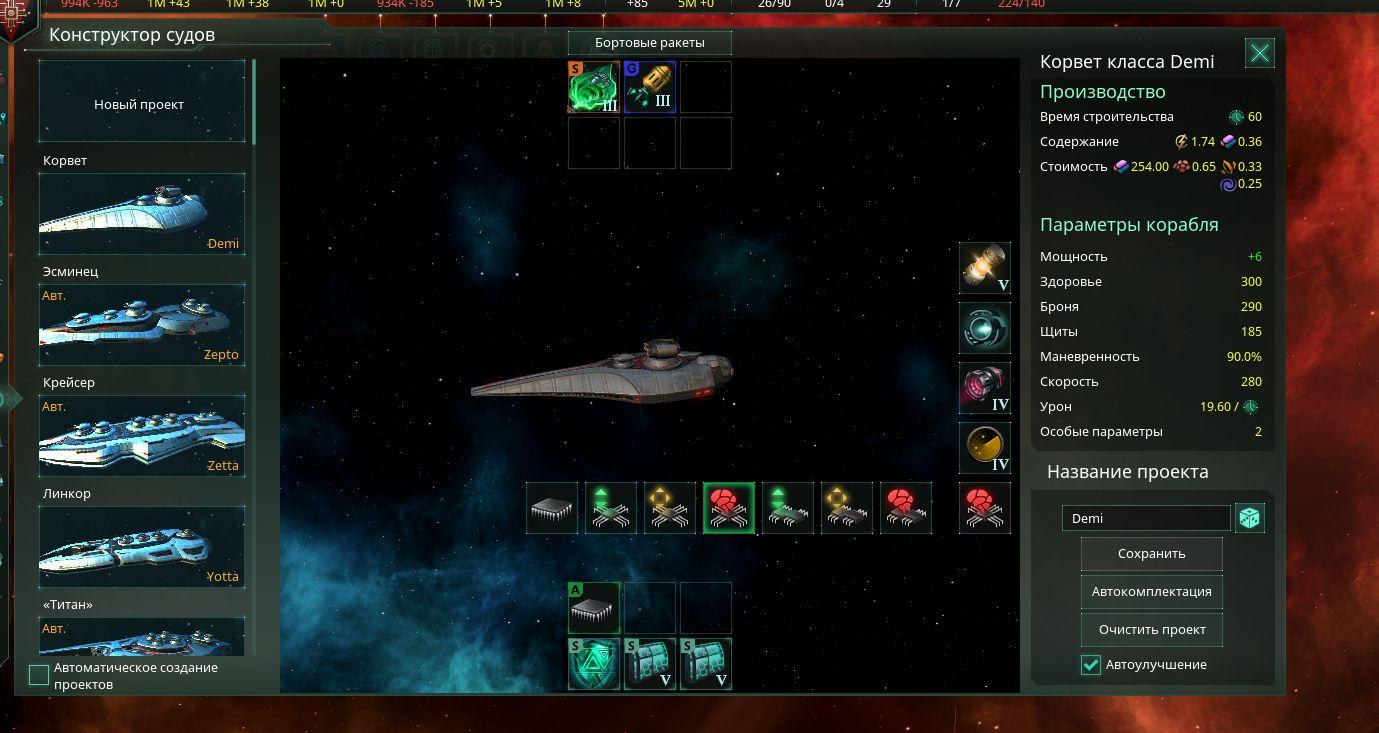Clear the design with Очистить проект
This screenshot has height=733, width=1379.
point(1151,630)
